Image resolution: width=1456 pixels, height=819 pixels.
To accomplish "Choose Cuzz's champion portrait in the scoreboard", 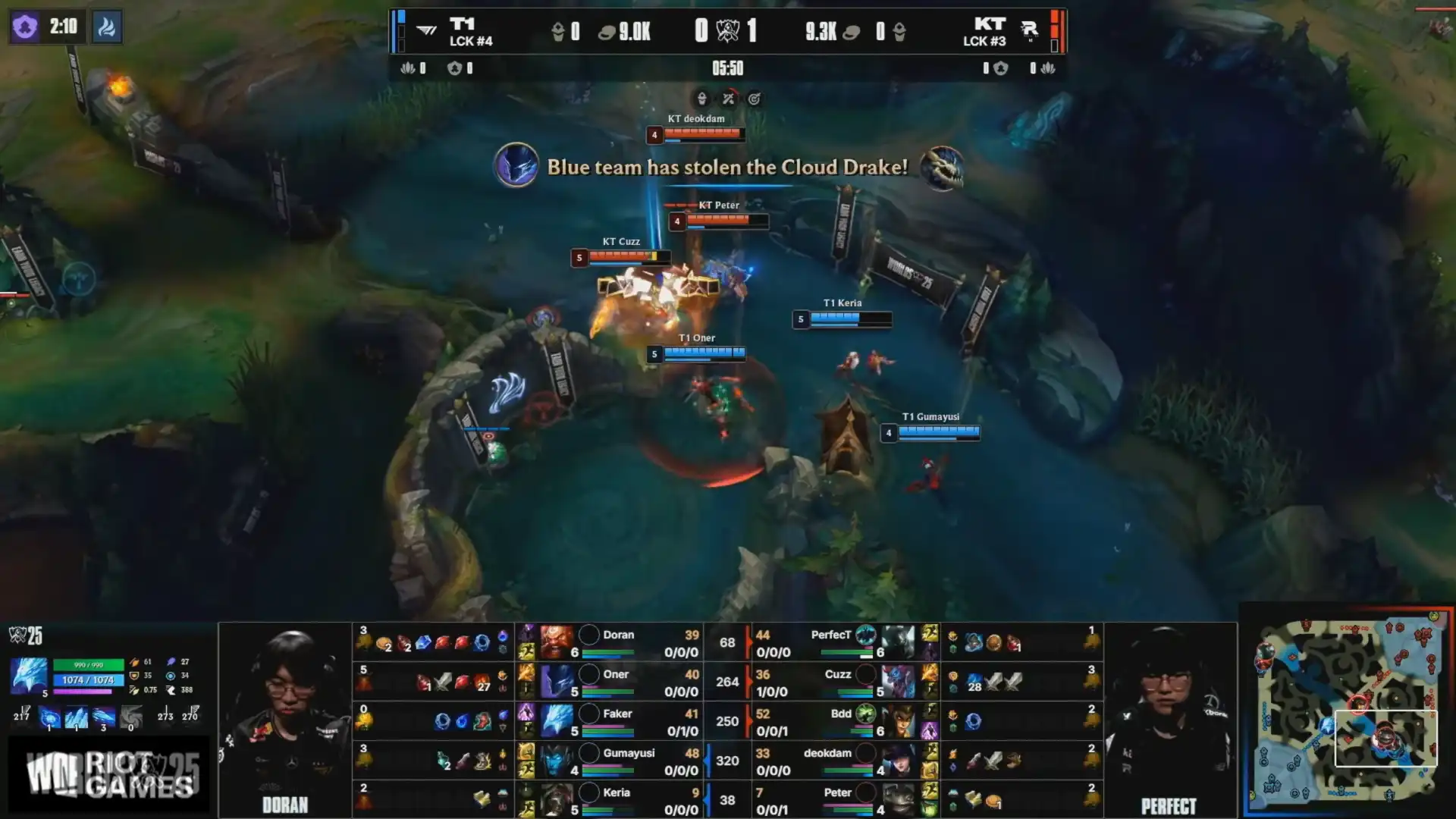I will pos(899,682).
